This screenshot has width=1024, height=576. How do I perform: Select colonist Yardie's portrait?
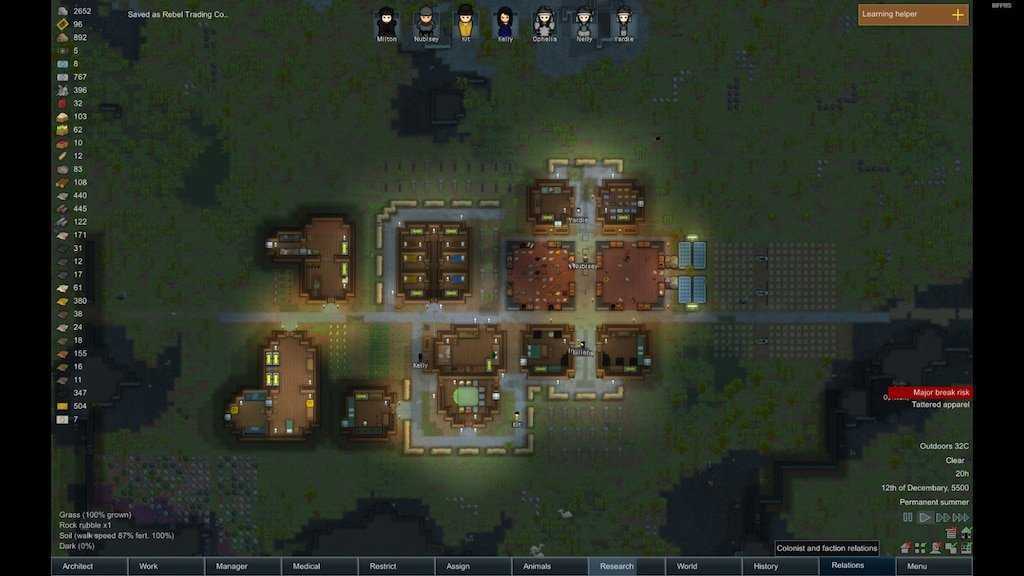pos(623,21)
